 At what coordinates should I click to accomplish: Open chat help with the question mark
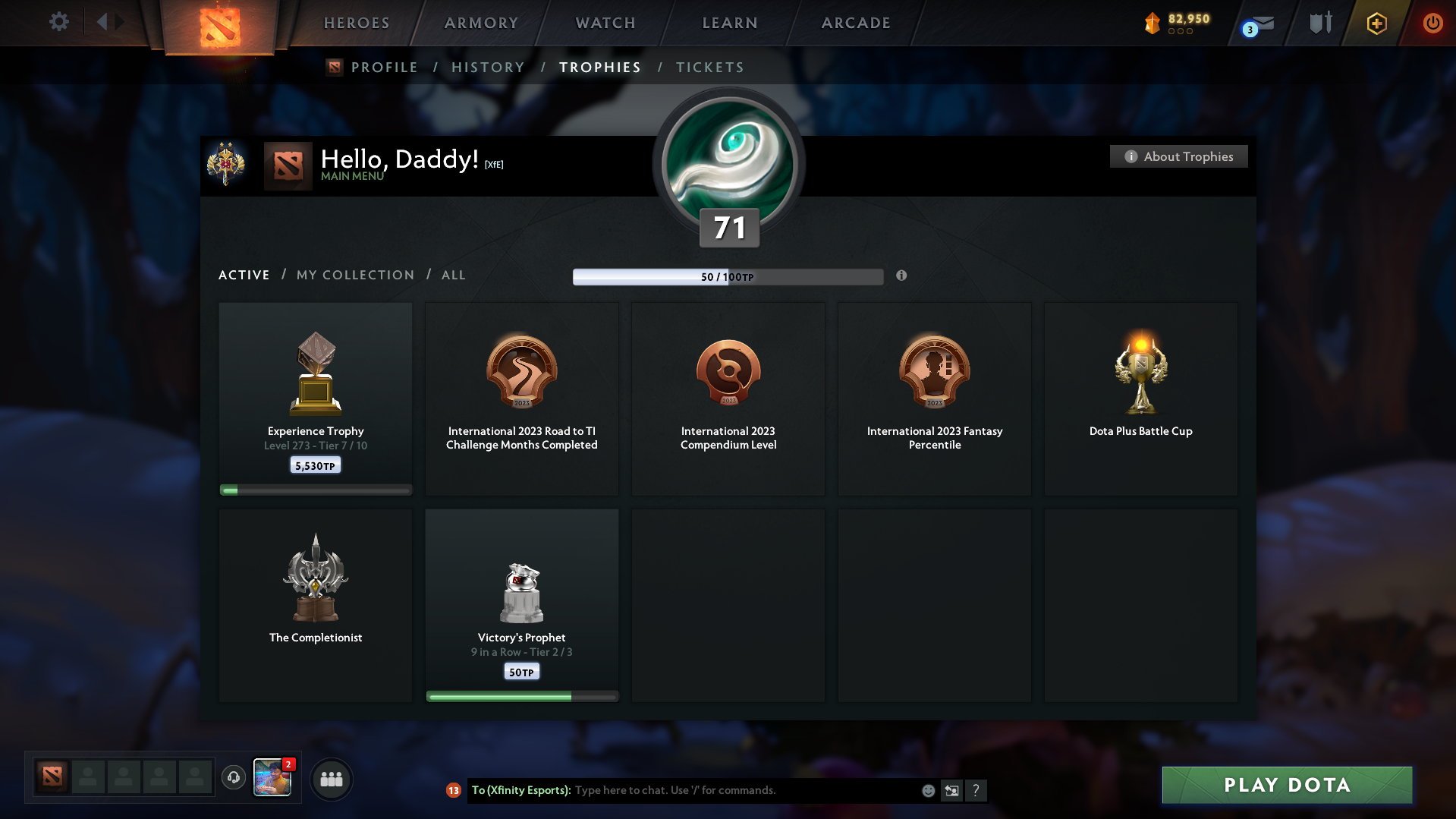pos(977,790)
